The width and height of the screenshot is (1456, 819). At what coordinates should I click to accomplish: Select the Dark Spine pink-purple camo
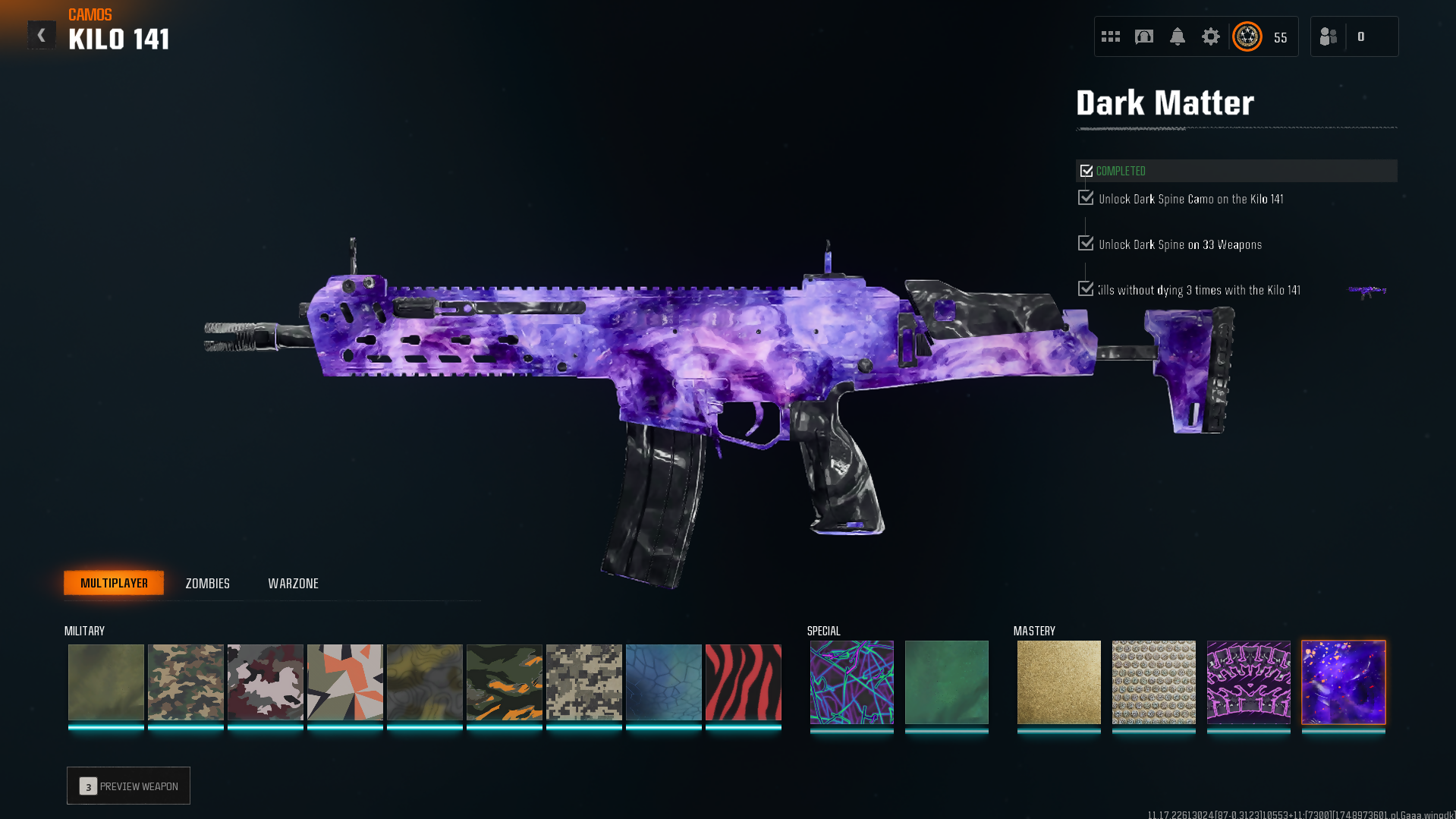point(1248,682)
